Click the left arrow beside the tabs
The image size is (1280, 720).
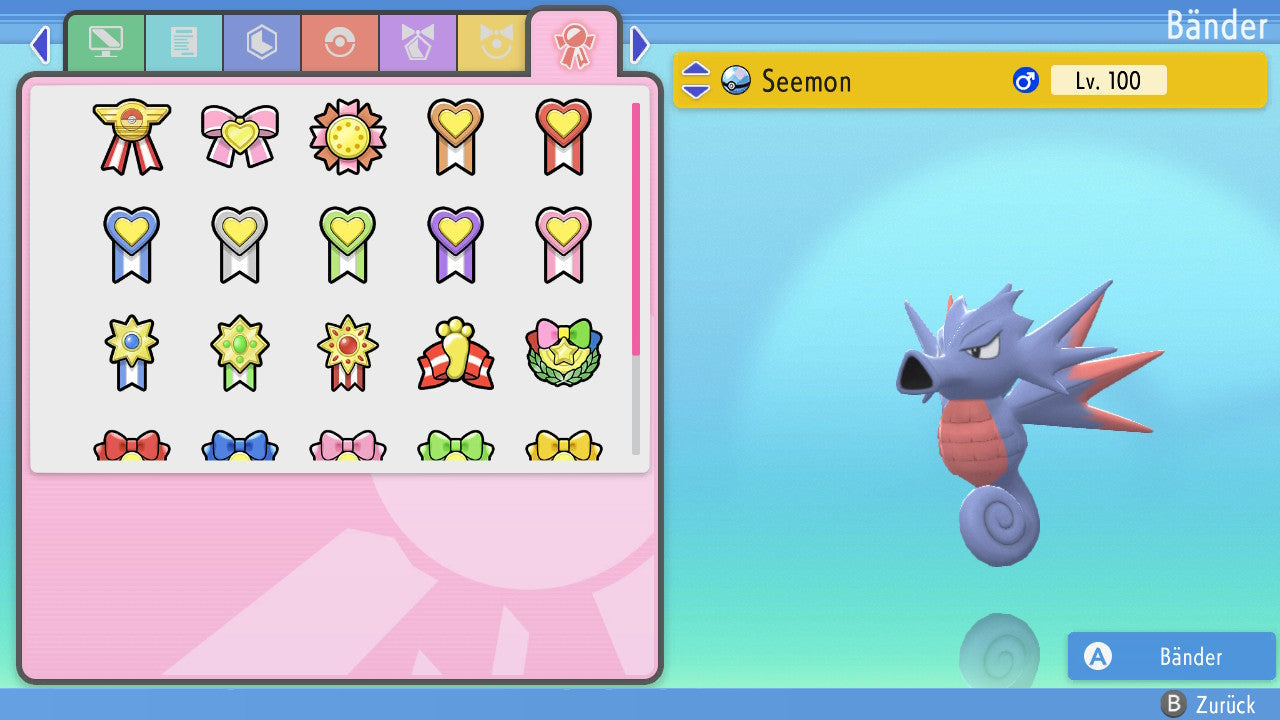pos(40,44)
